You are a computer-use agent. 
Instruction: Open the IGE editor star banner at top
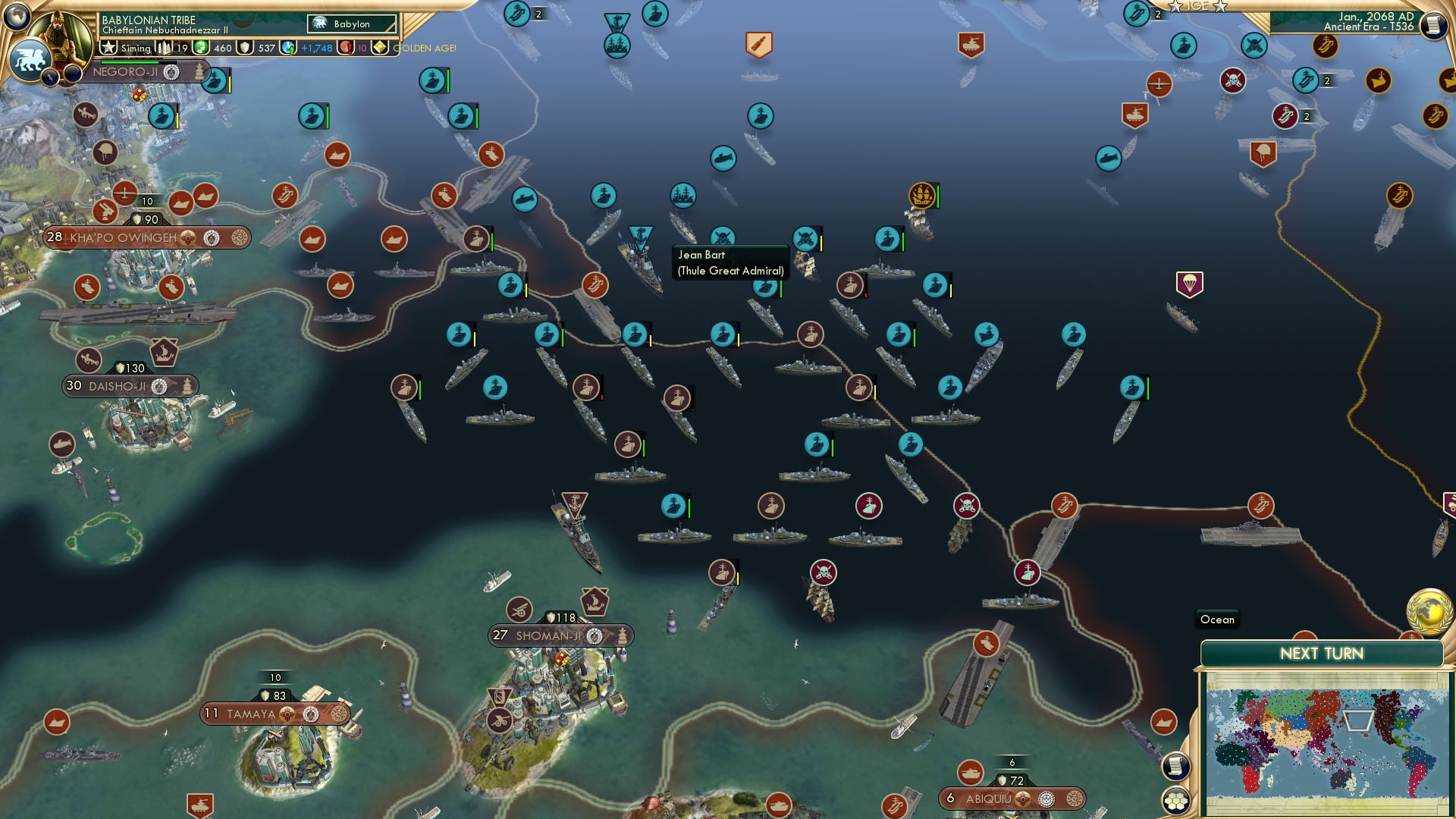click(1199, 8)
